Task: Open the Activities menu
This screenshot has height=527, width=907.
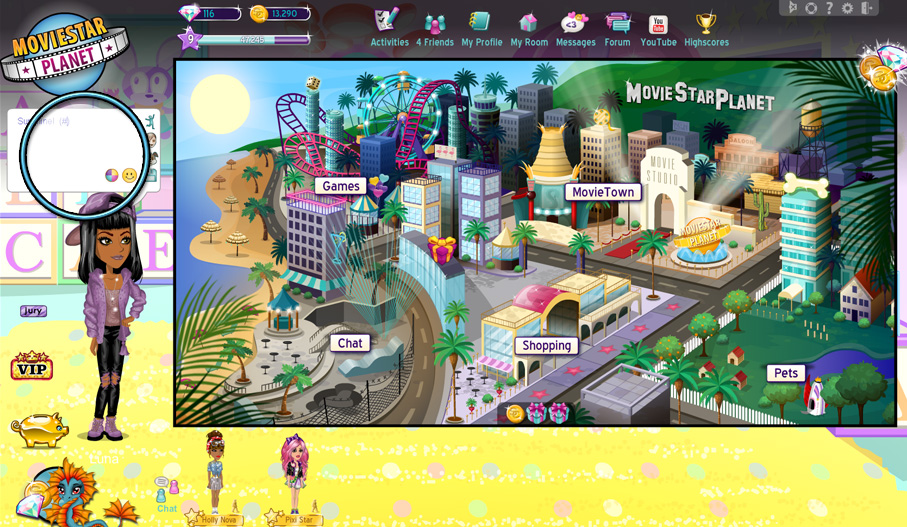Action: (x=388, y=27)
